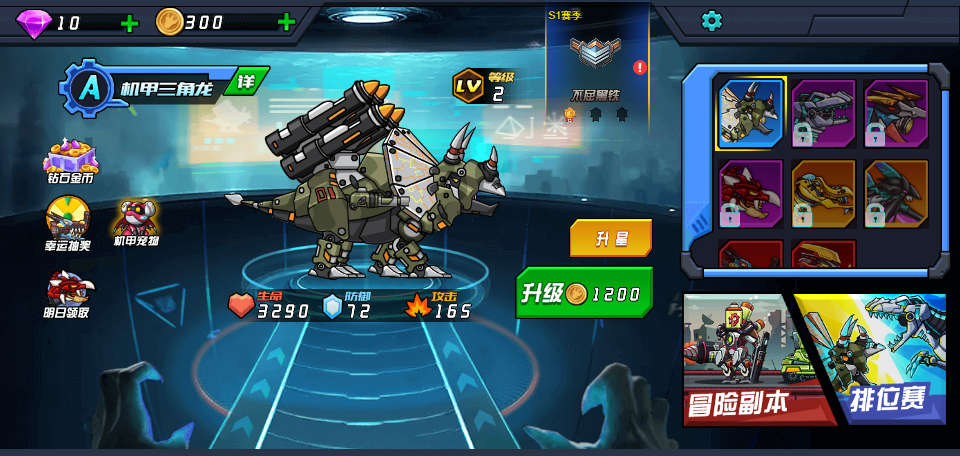Claim the 明日领取 tomorrow reward

(x=68, y=293)
